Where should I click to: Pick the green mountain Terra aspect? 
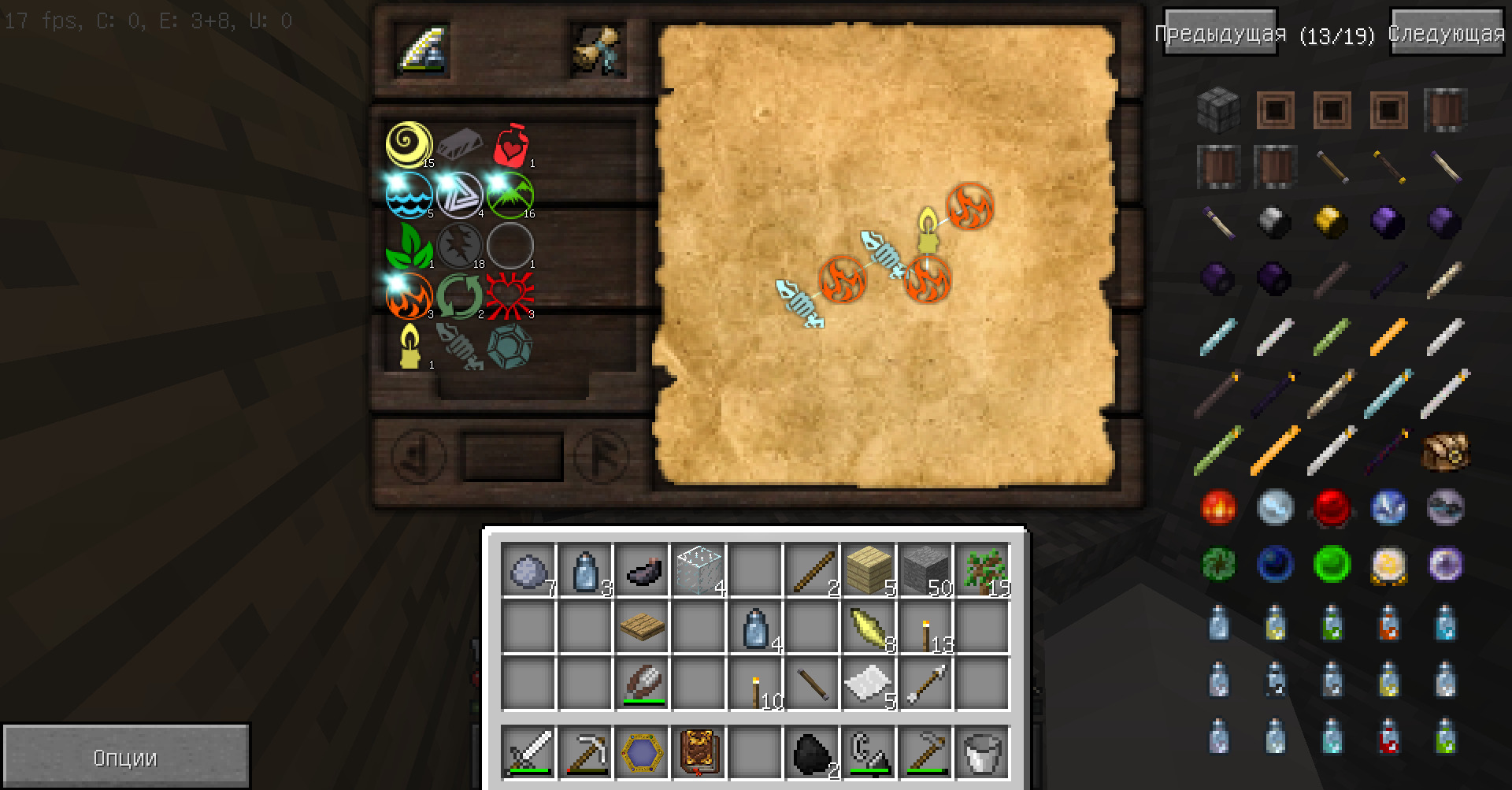pyautogui.click(x=510, y=195)
